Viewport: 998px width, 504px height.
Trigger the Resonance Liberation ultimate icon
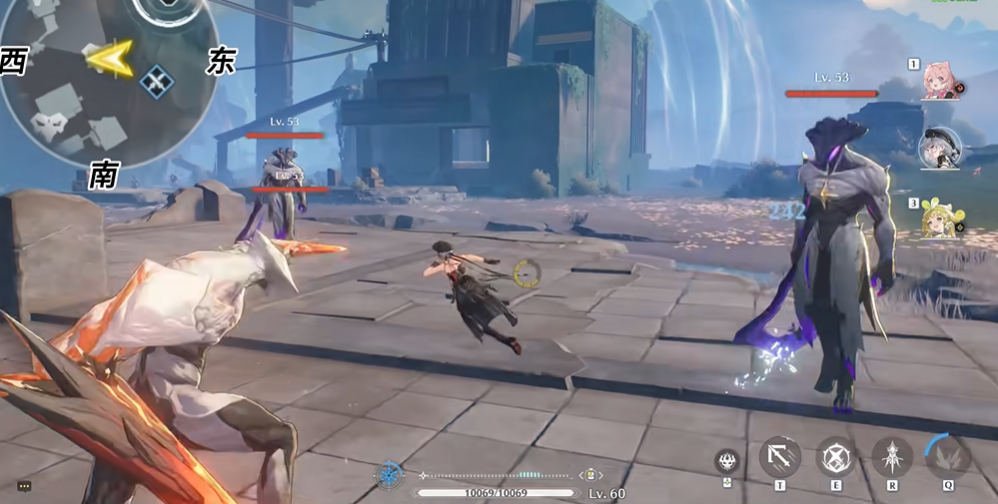[891, 458]
